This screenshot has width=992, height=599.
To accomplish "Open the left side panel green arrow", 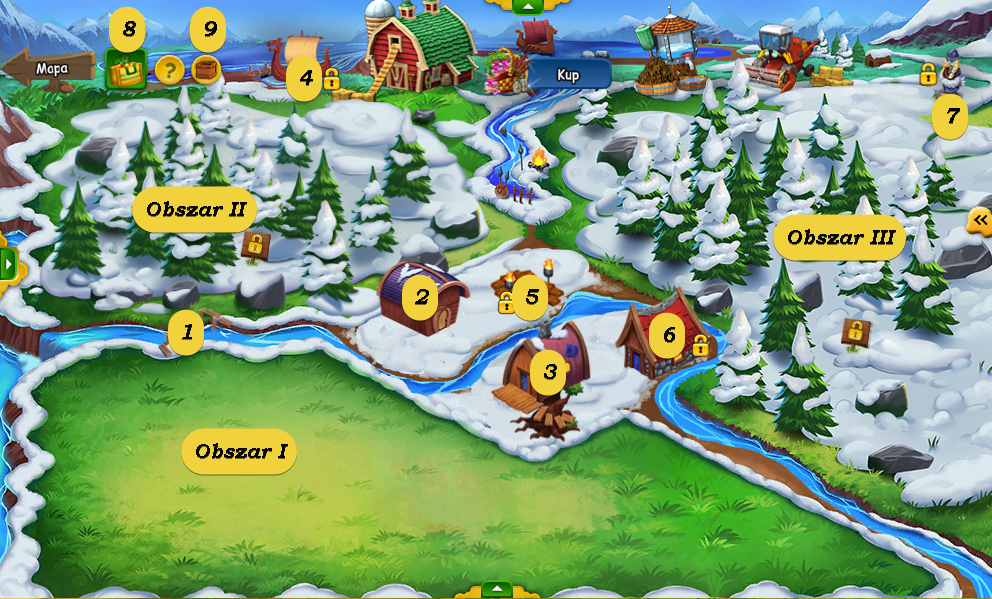I will 8,265.
